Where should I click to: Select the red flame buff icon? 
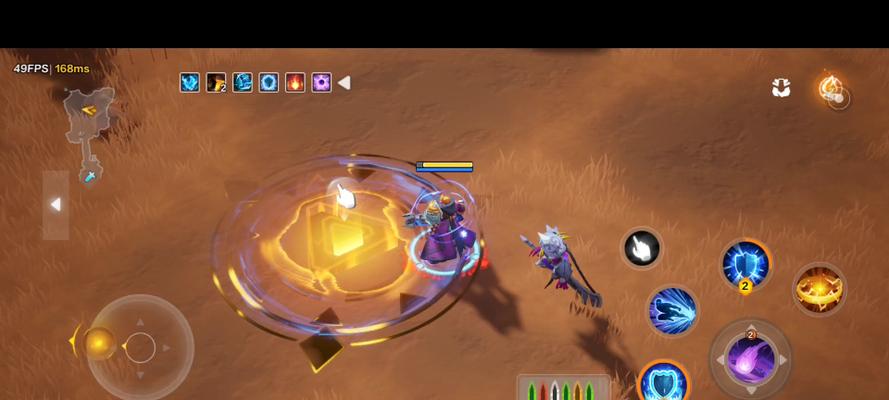(295, 83)
